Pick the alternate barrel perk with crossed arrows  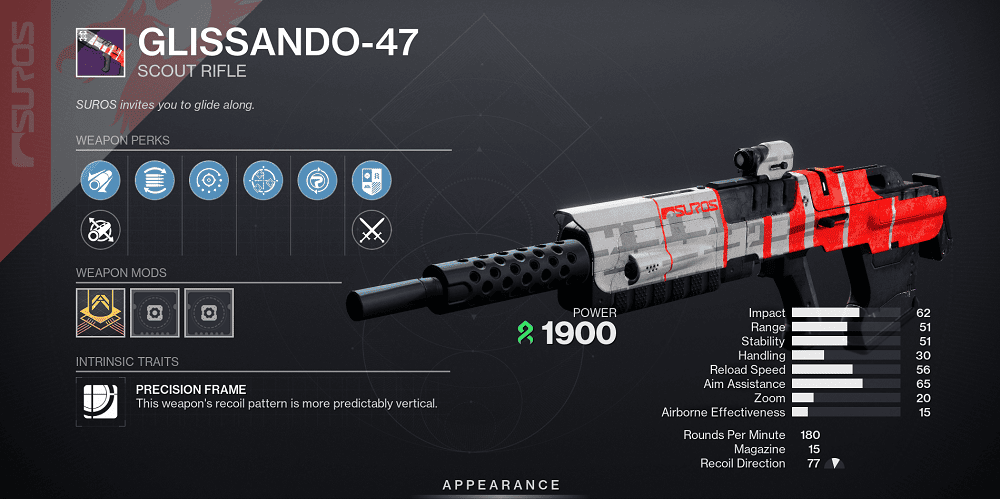pos(100,231)
